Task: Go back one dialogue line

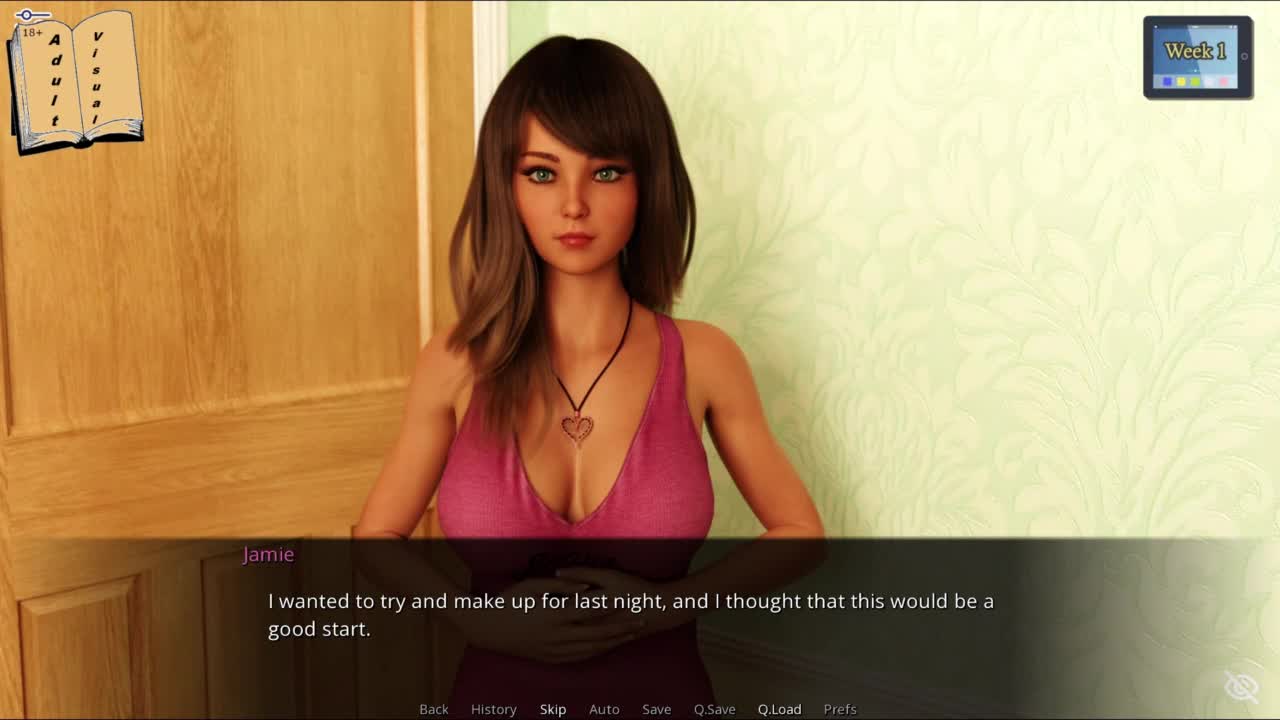Action: (x=433, y=709)
